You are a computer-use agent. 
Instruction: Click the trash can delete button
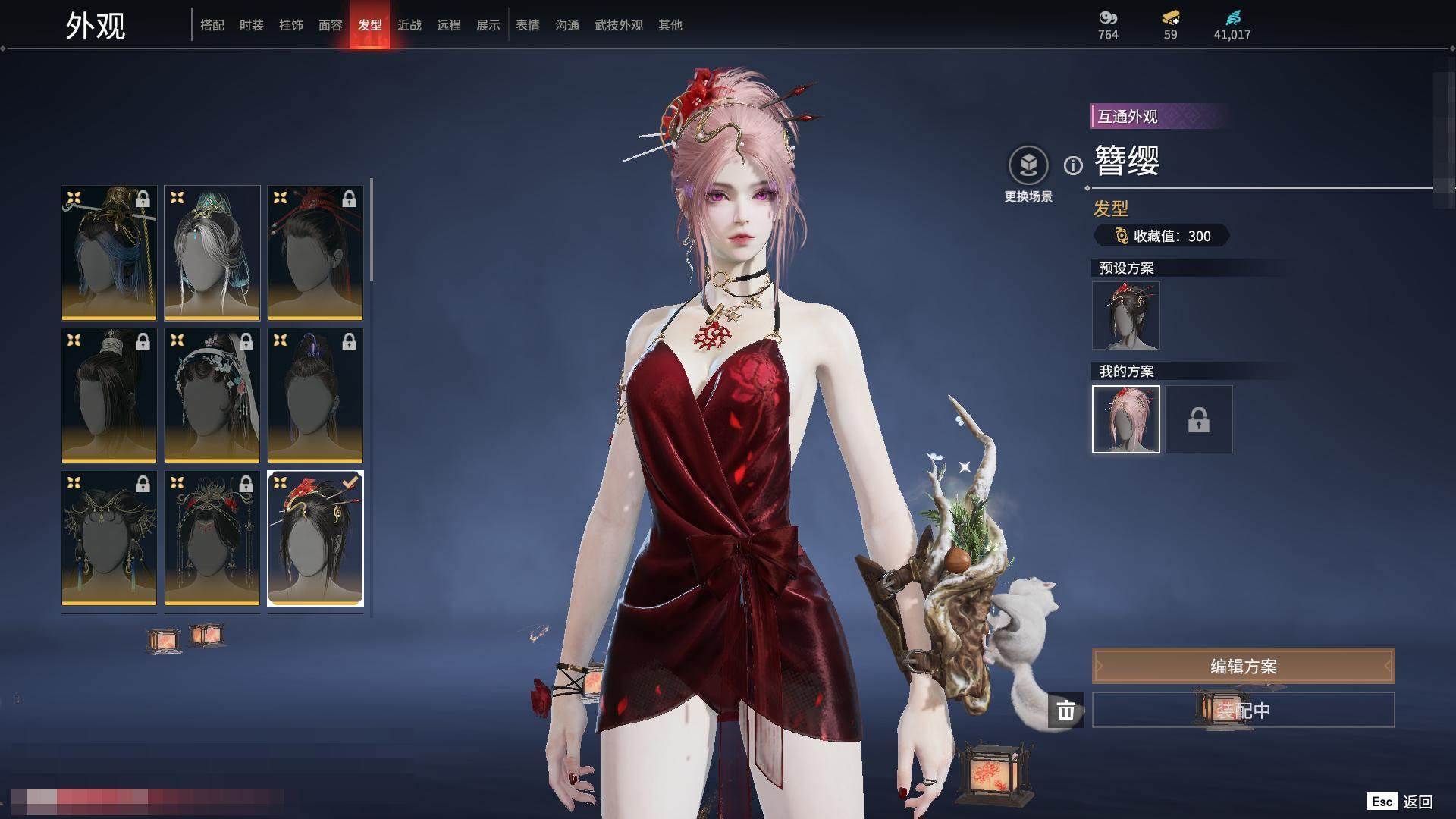[x=1066, y=711]
